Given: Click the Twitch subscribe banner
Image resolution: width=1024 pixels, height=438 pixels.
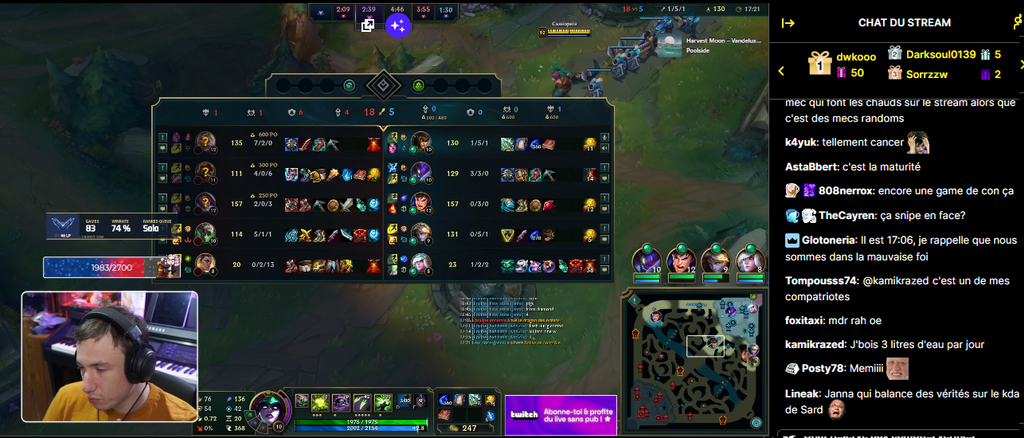Looking at the screenshot, I should [560, 415].
